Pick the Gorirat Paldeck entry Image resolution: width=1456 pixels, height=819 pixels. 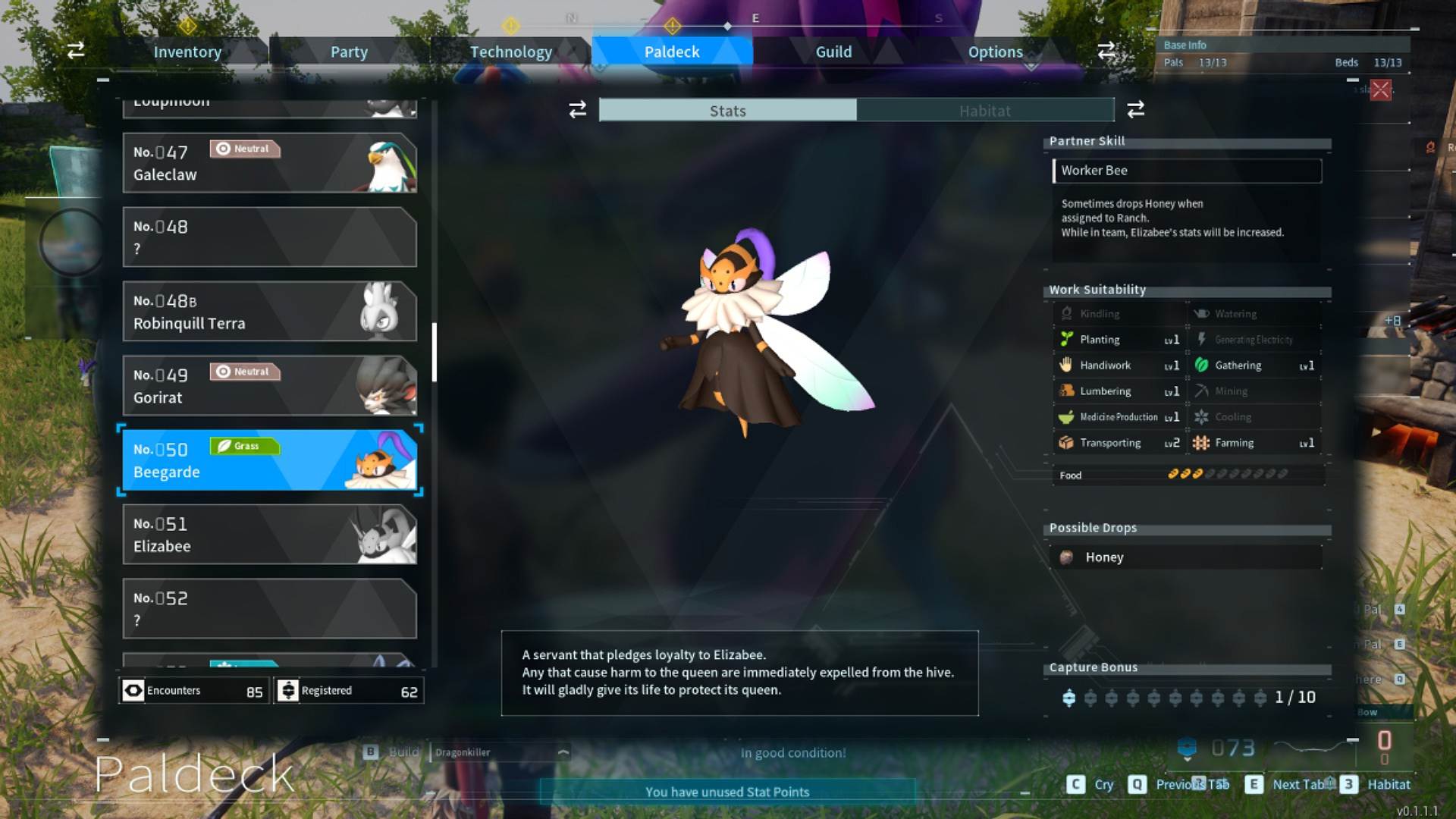269,386
